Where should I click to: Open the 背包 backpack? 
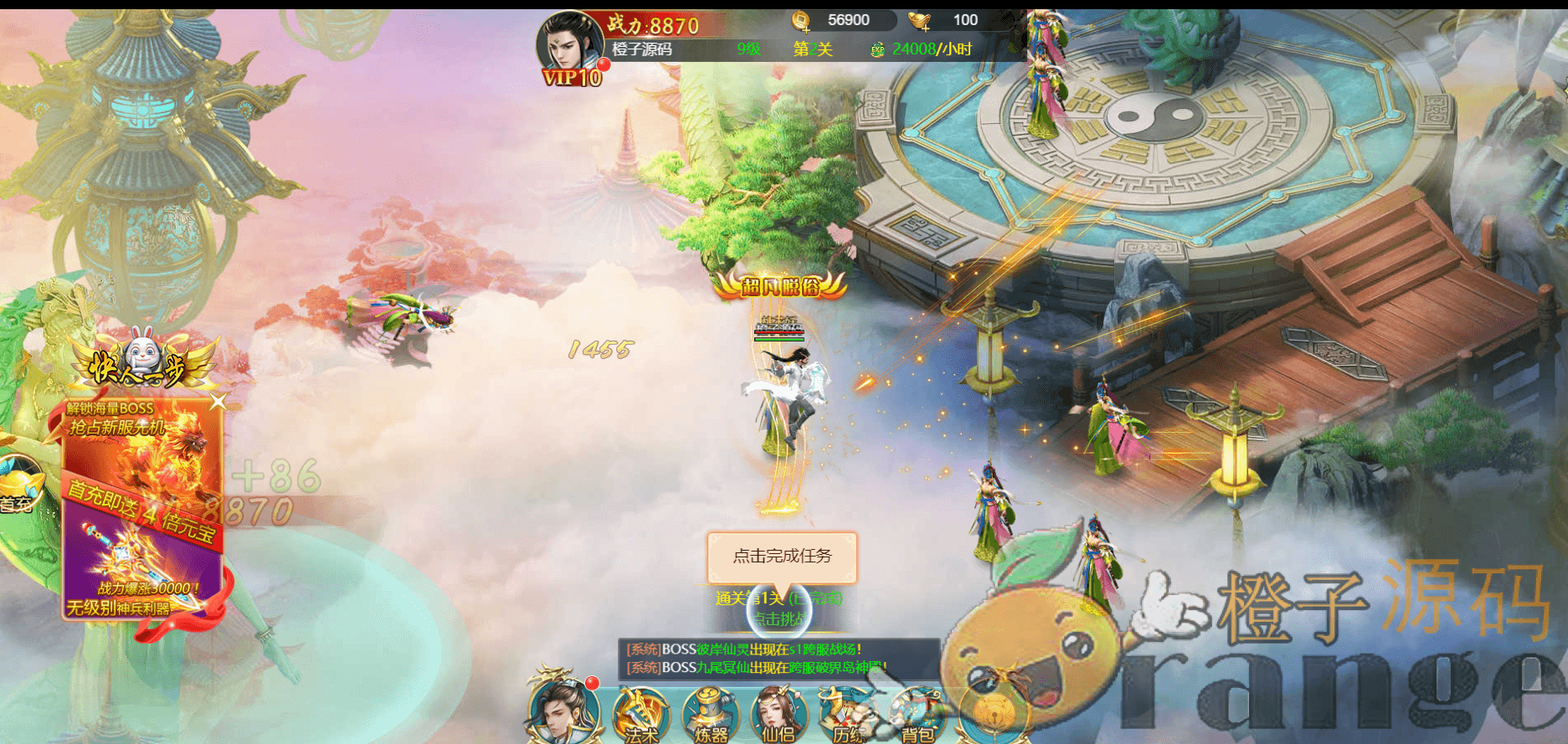point(917,716)
